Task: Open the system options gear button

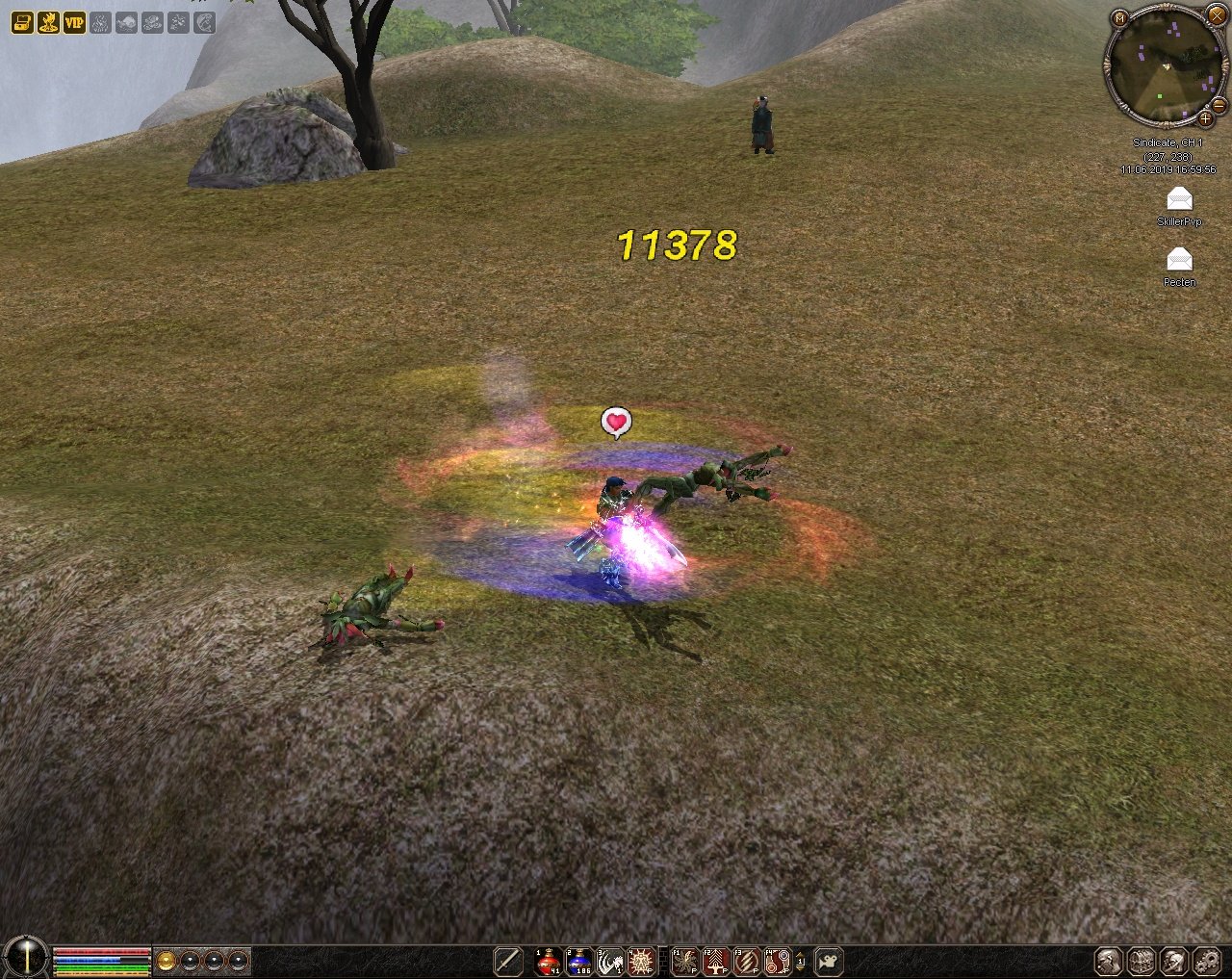Action: coord(1207,961)
